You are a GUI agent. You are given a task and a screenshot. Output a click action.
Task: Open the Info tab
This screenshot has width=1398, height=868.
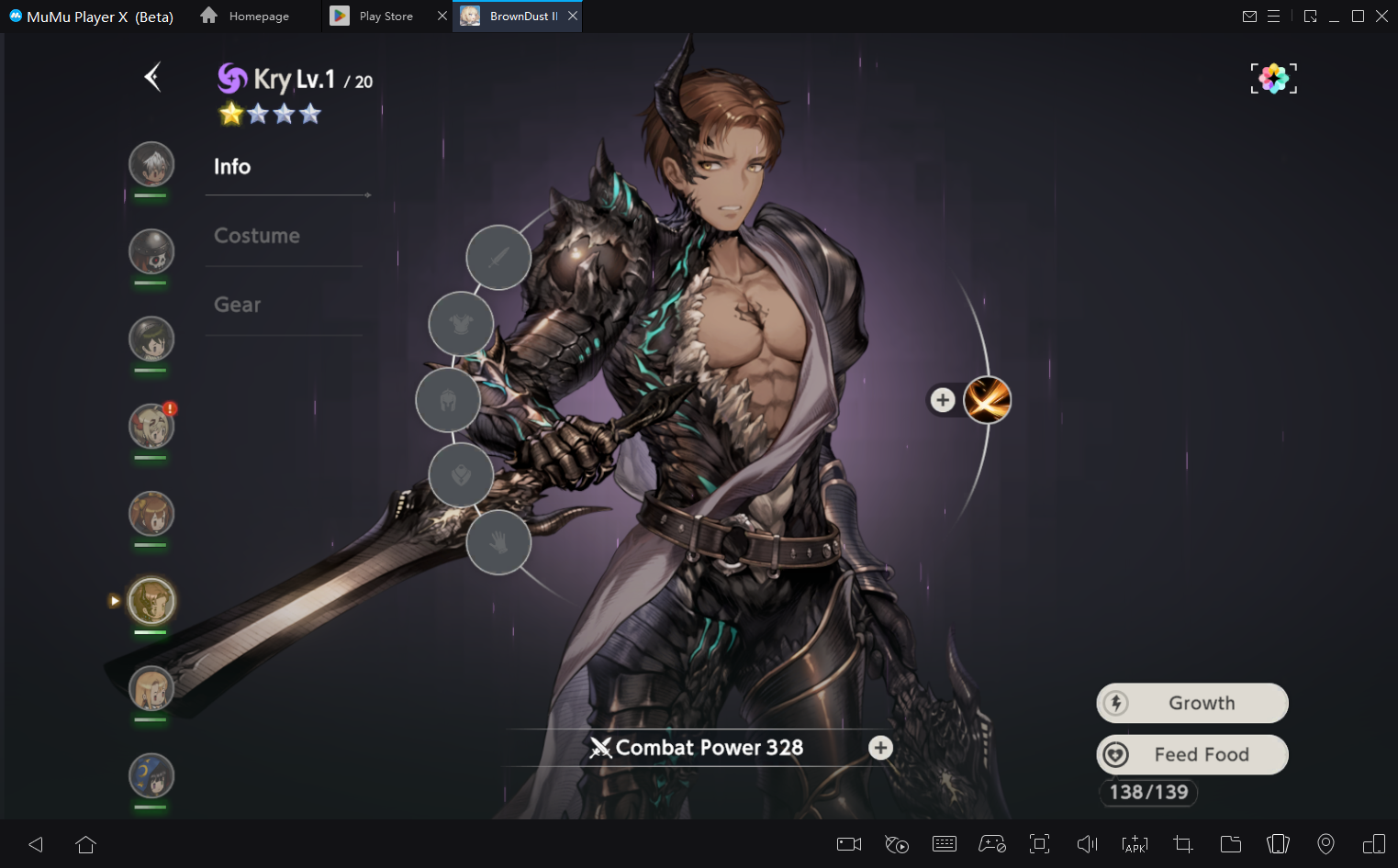click(232, 166)
